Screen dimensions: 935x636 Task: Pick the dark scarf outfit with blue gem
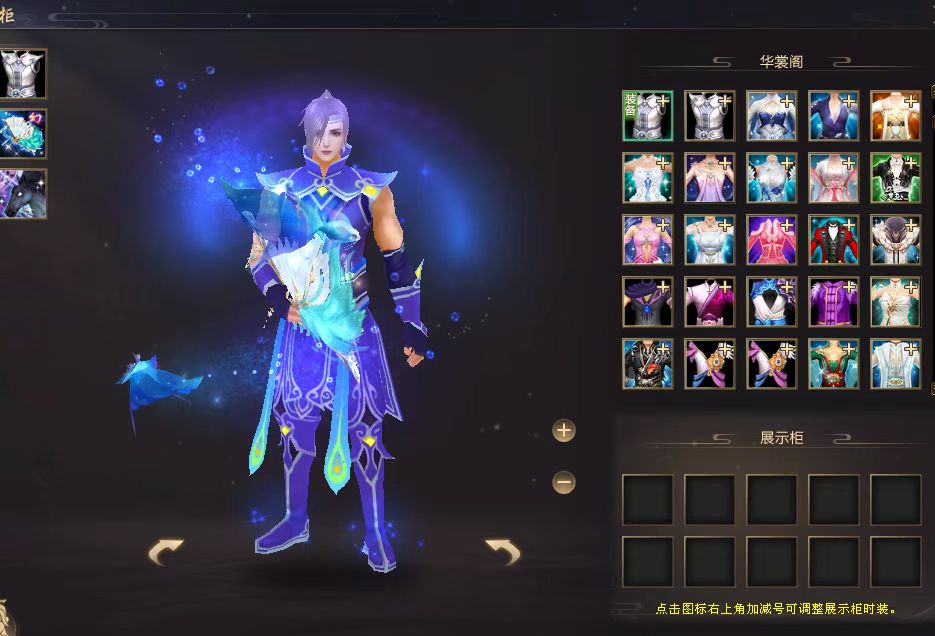click(x=648, y=302)
